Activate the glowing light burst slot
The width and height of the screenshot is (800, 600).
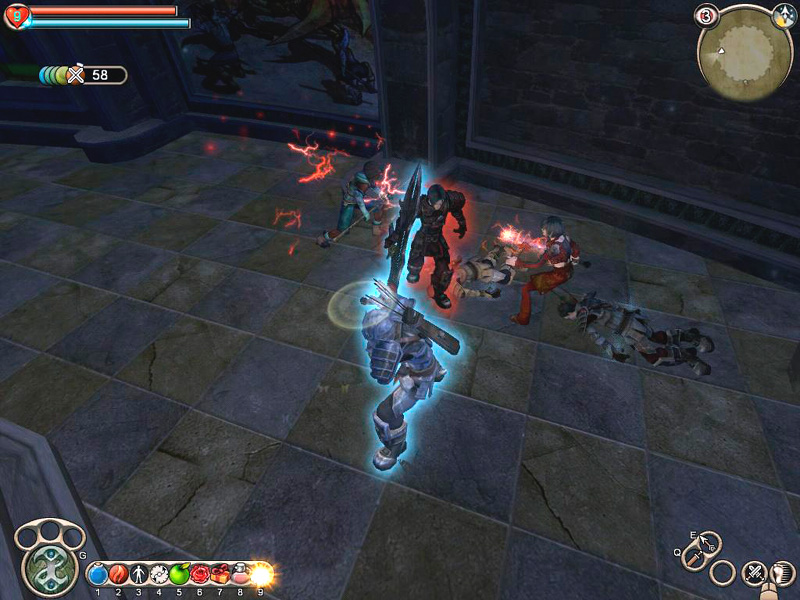pyautogui.click(x=261, y=574)
